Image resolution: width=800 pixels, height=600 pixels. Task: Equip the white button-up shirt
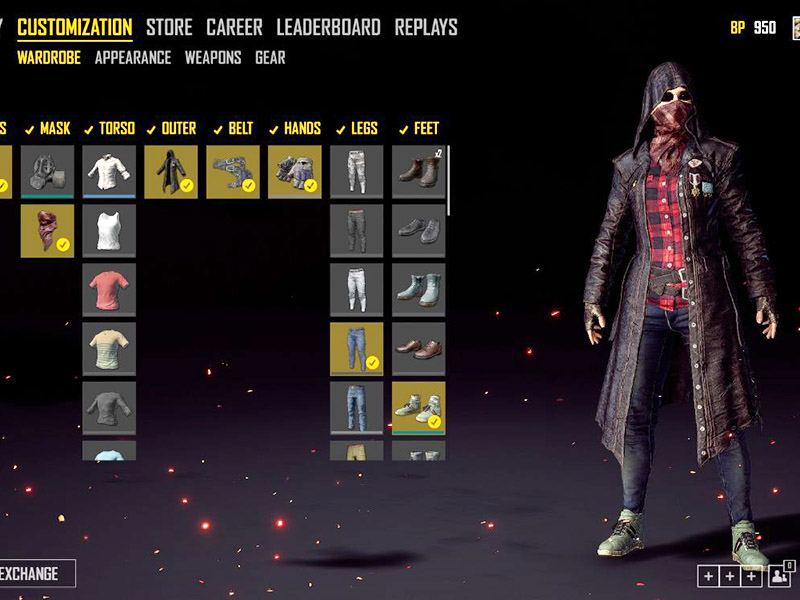click(x=109, y=172)
